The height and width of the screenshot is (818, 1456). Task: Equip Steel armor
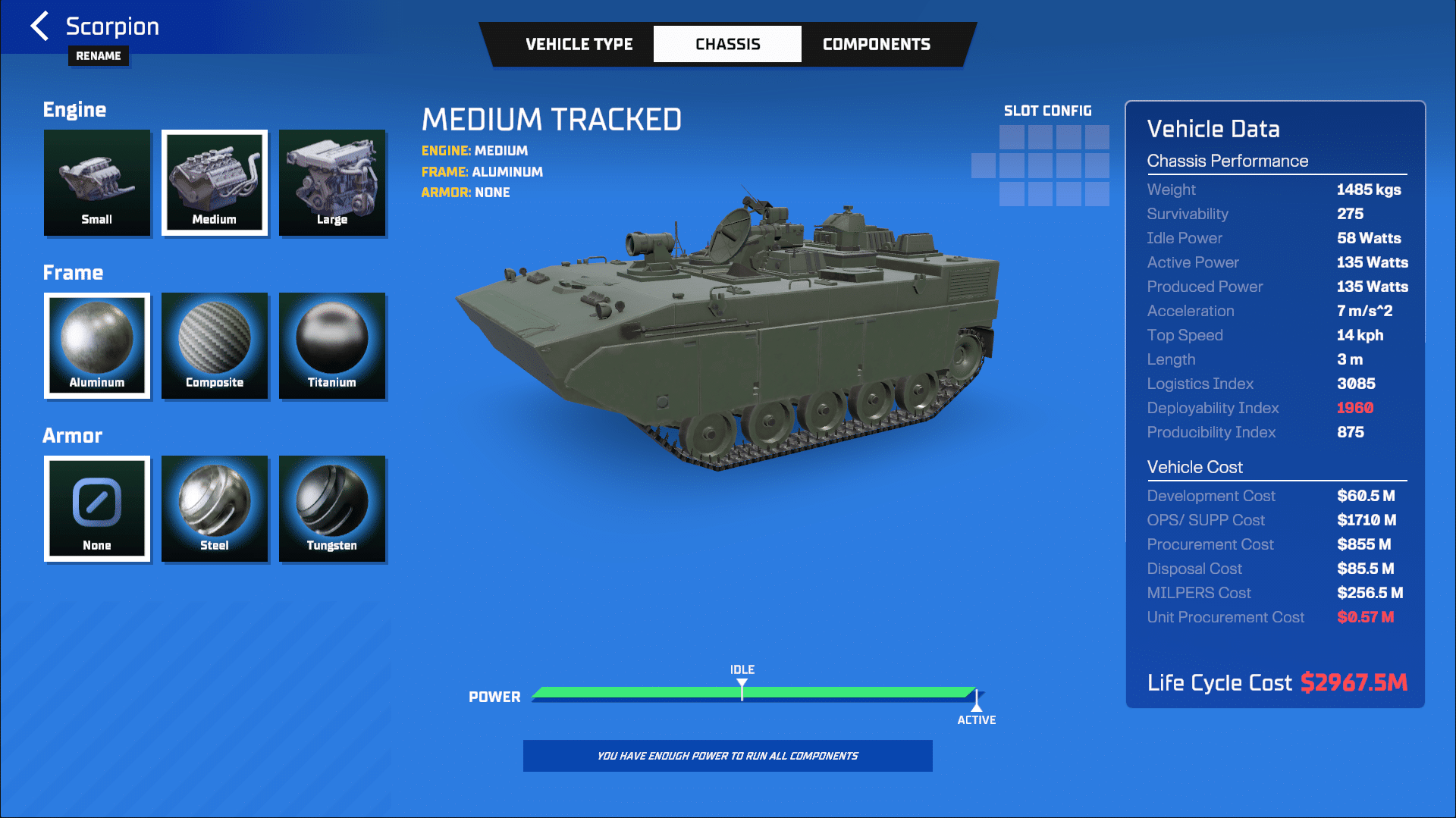215,509
